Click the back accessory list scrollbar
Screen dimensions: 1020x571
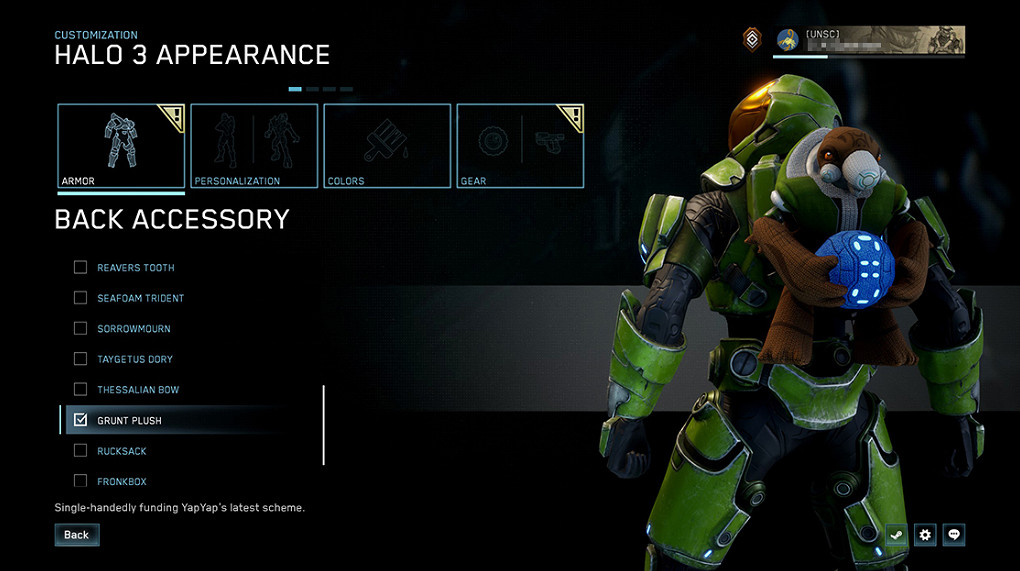point(323,425)
